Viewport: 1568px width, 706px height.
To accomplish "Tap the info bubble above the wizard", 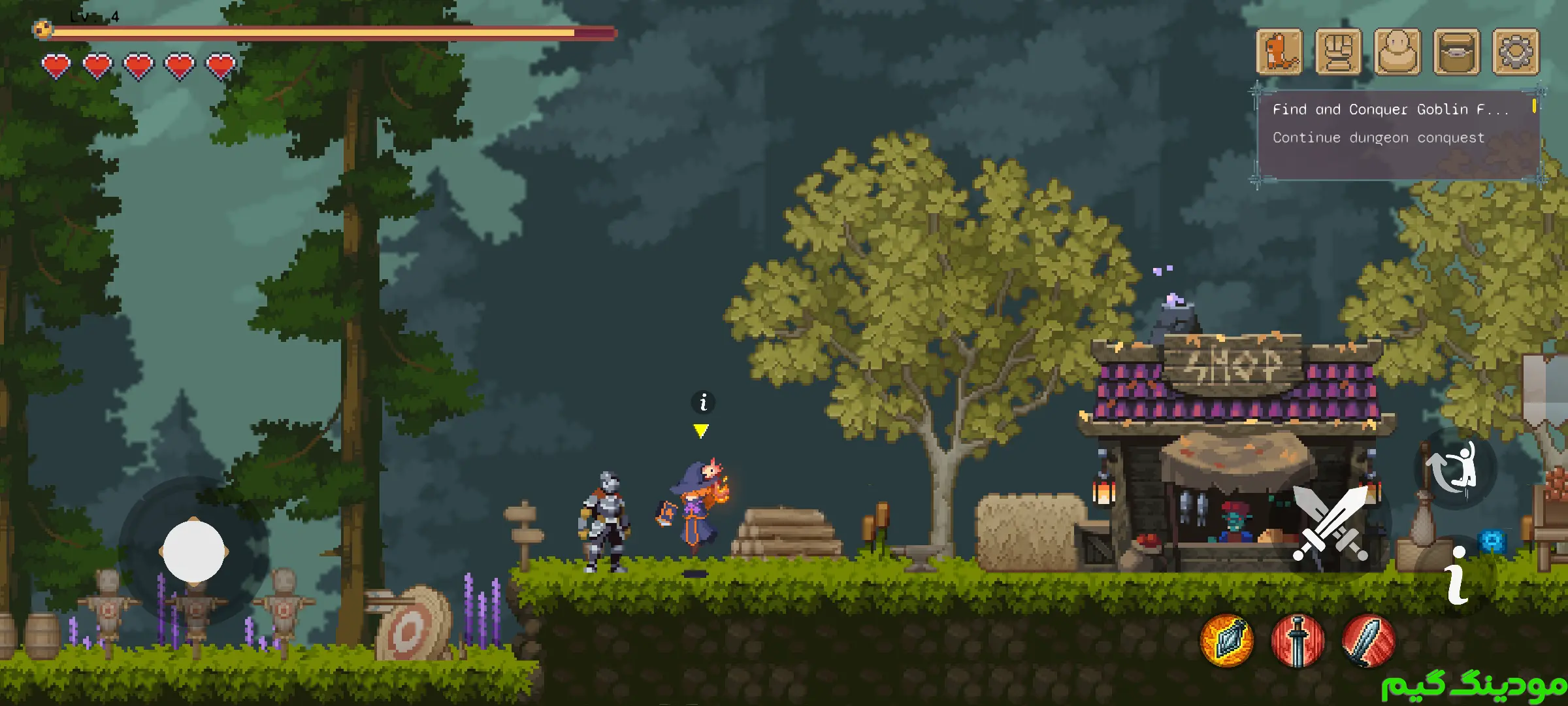I will [703, 402].
